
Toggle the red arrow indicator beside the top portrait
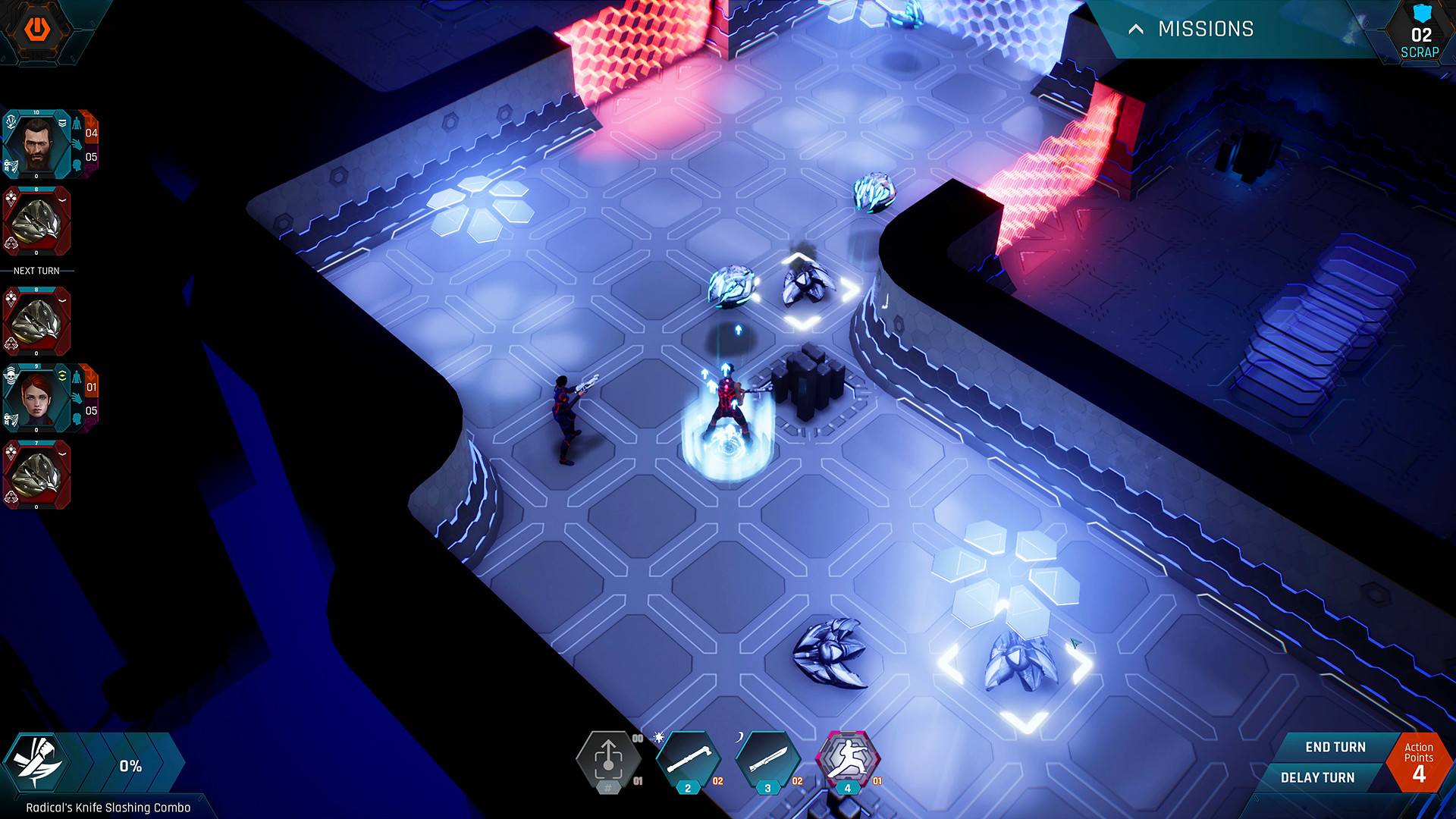pos(91,122)
